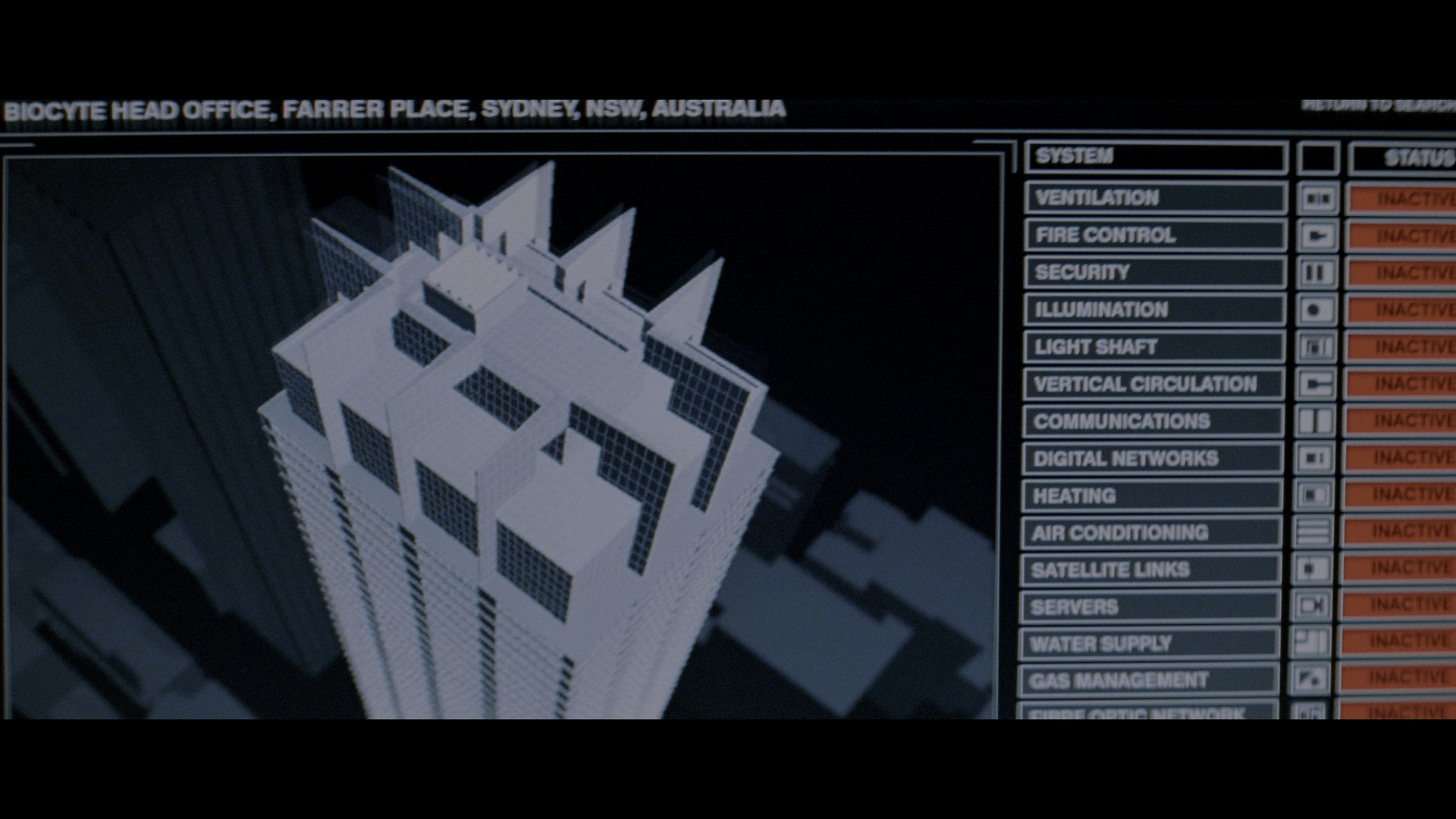Choose the Fire Control system entry
Screen dimensions: 1456x819
point(1154,235)
